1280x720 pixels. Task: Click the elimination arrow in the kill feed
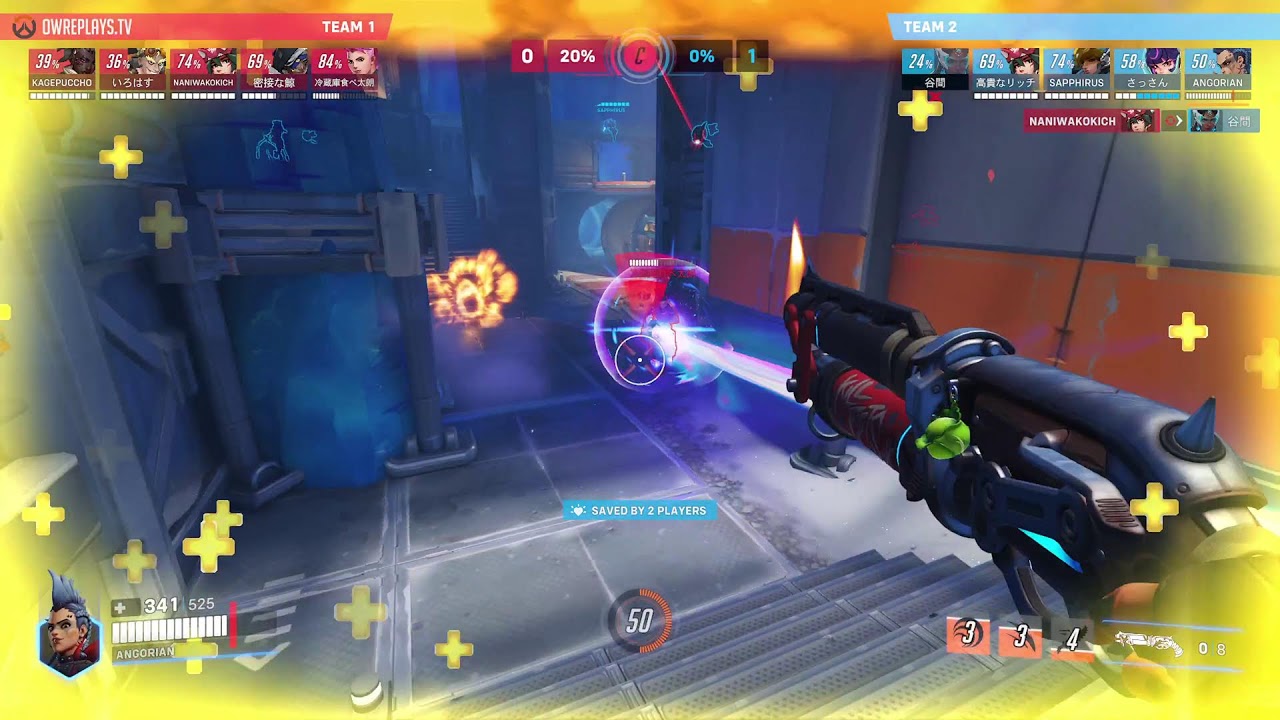coord(1181,121)
